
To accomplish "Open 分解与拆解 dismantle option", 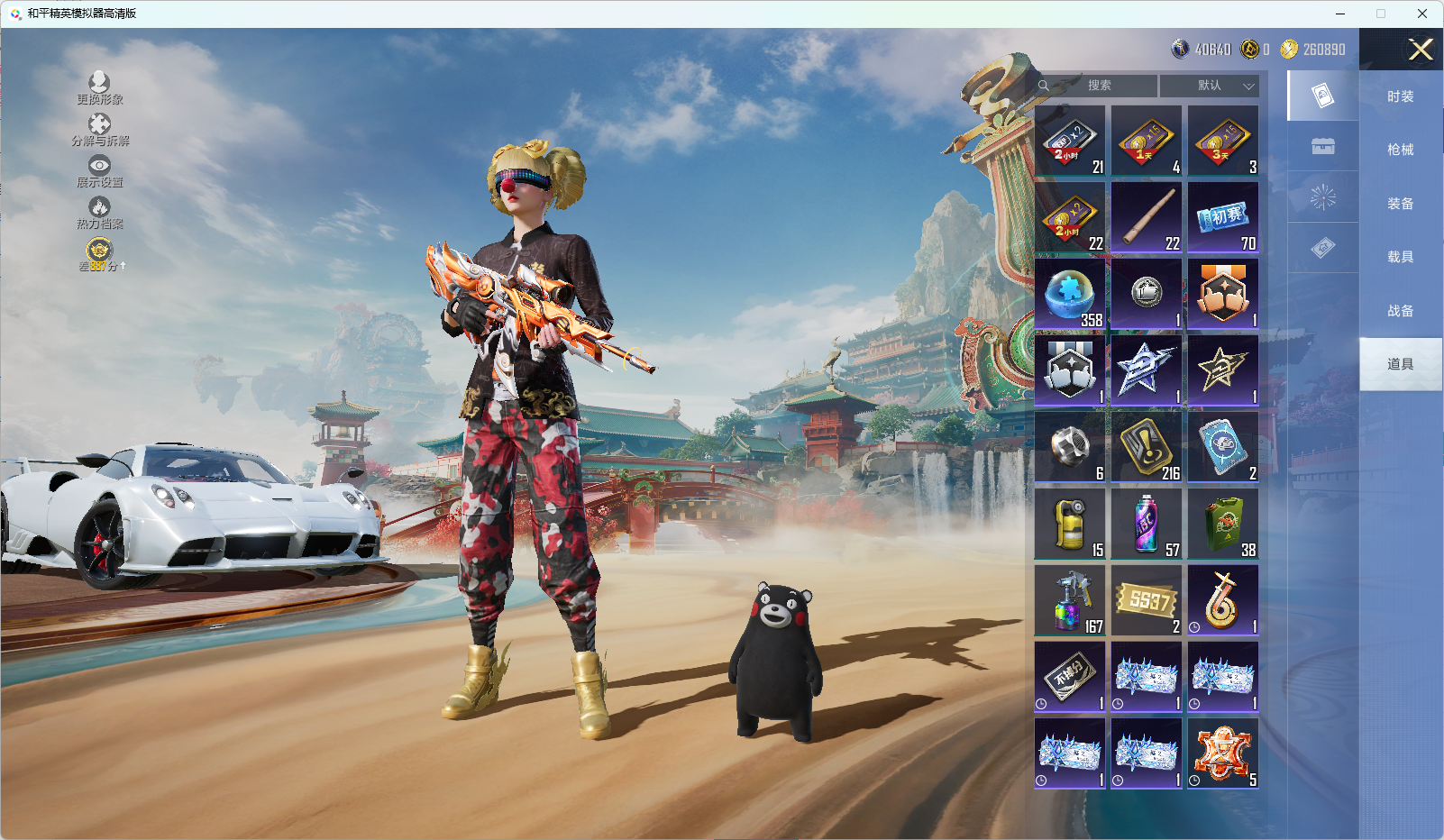I will coord(99,130).
